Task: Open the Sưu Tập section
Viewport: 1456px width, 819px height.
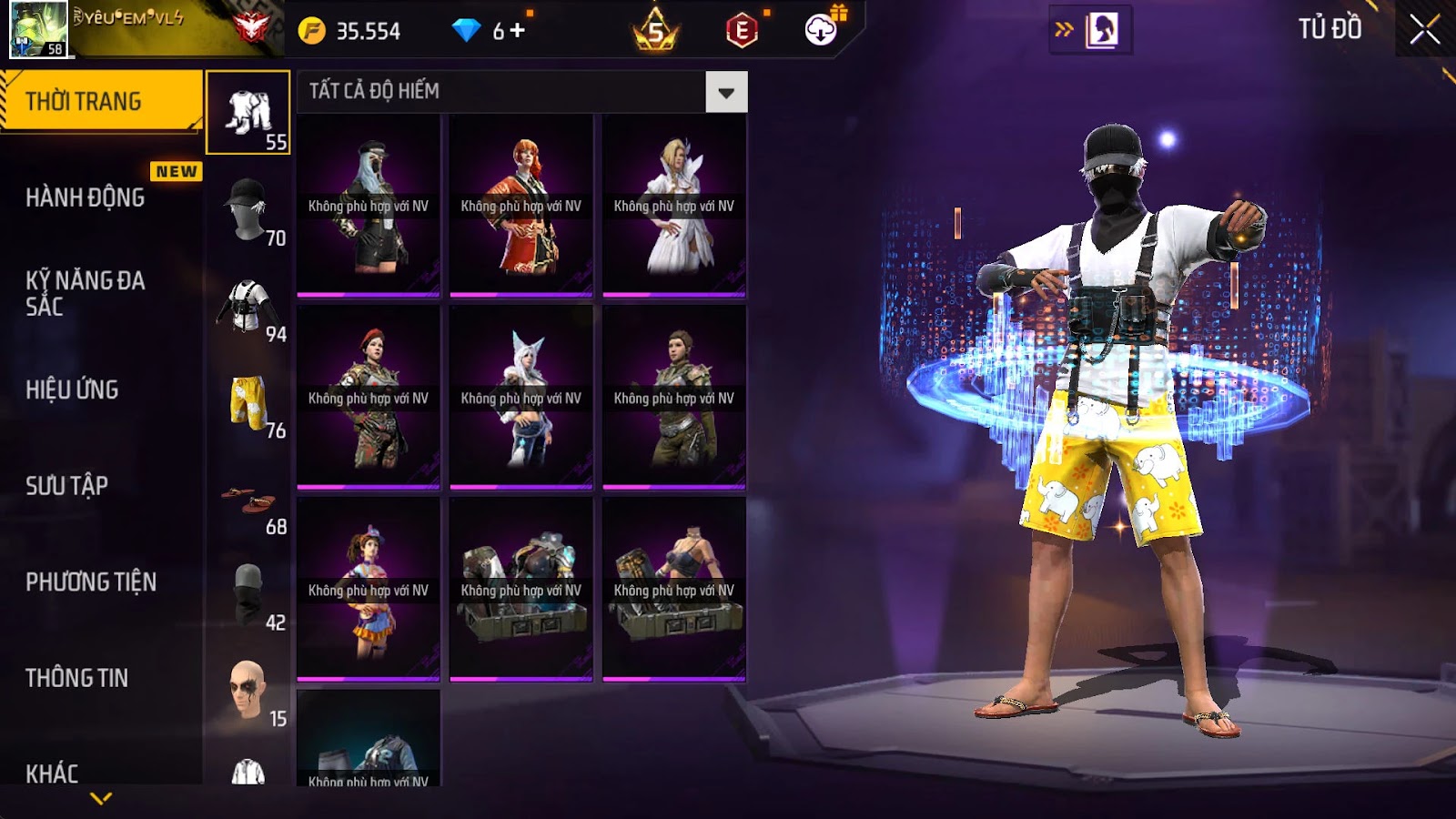Action: point(67,486)
